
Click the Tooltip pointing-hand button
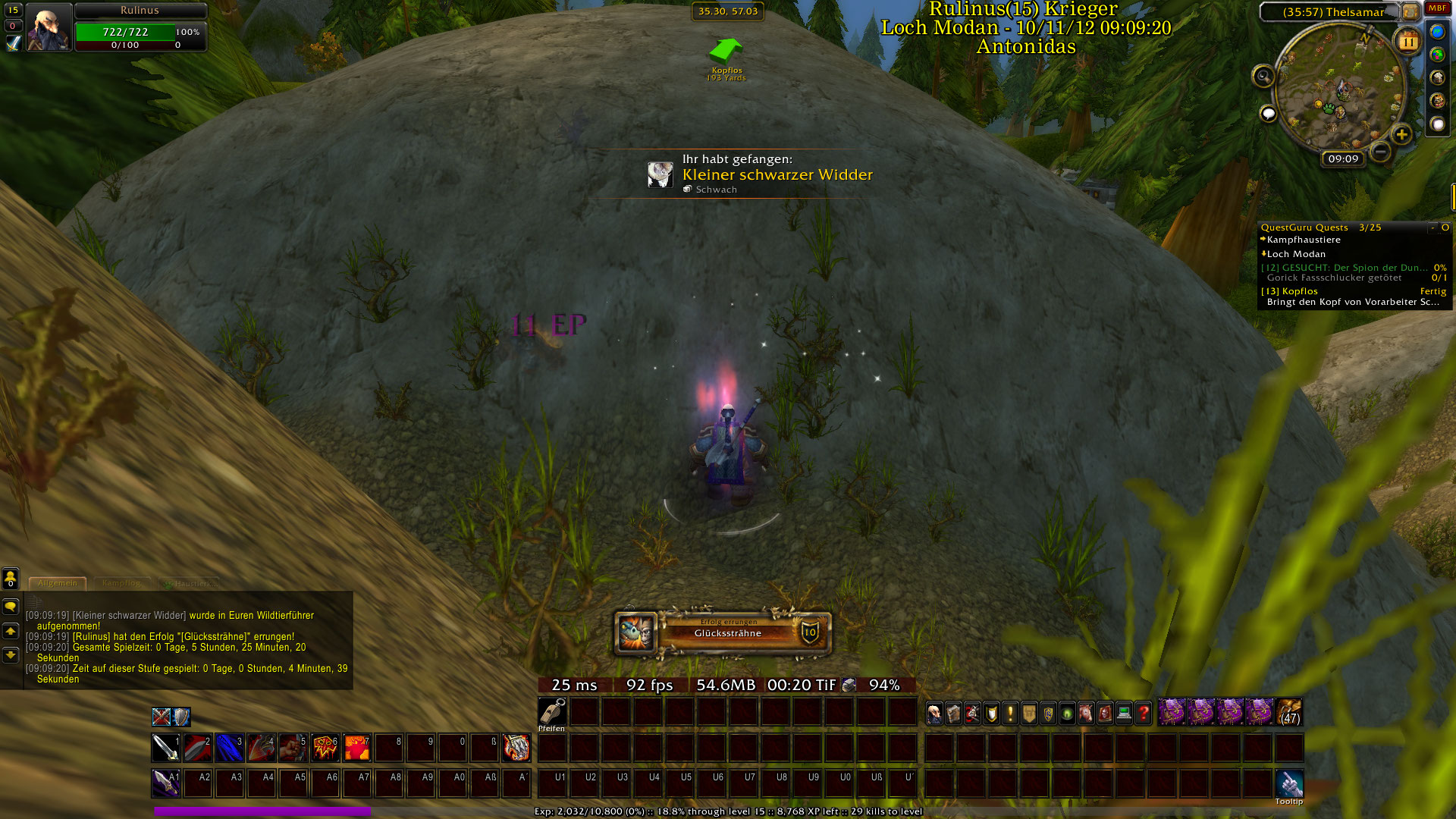tap(1289, 784)
